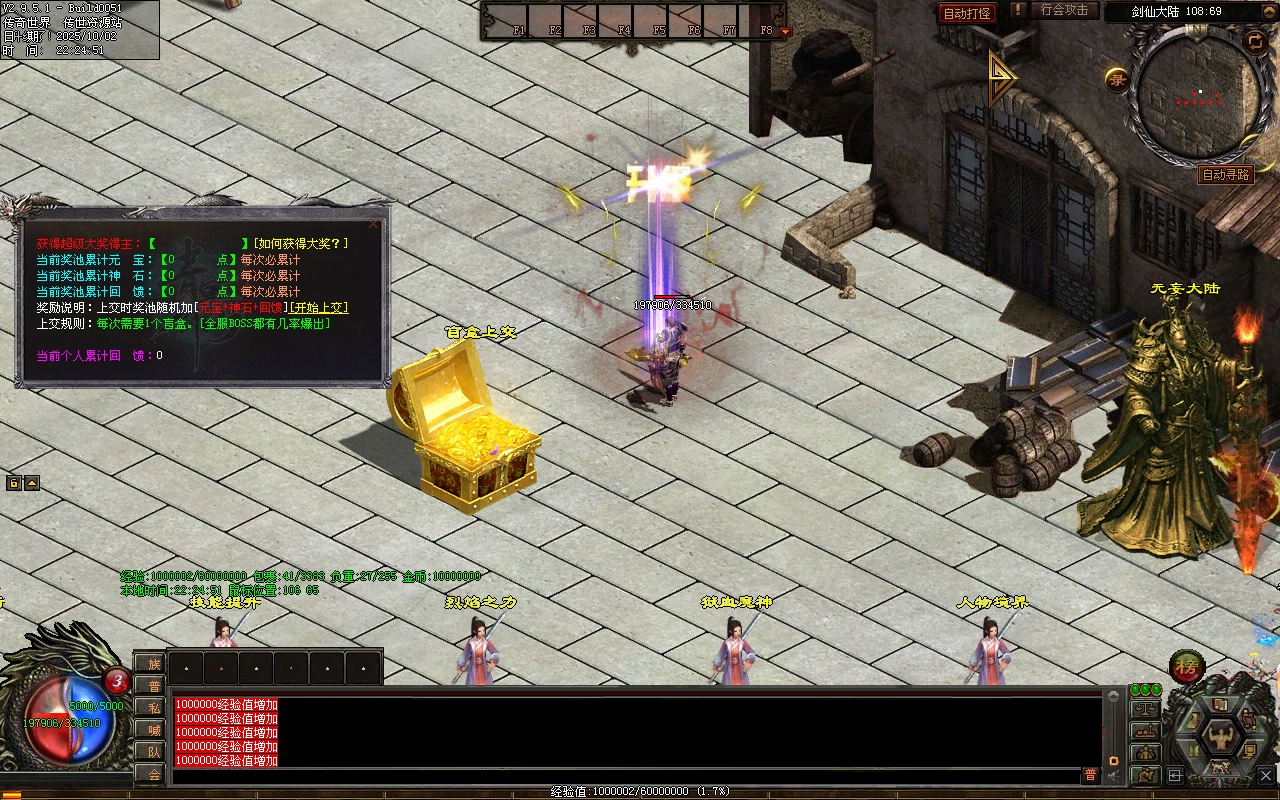
Task: Select the 私 private chat channel
Action: [x=150, y=707]
